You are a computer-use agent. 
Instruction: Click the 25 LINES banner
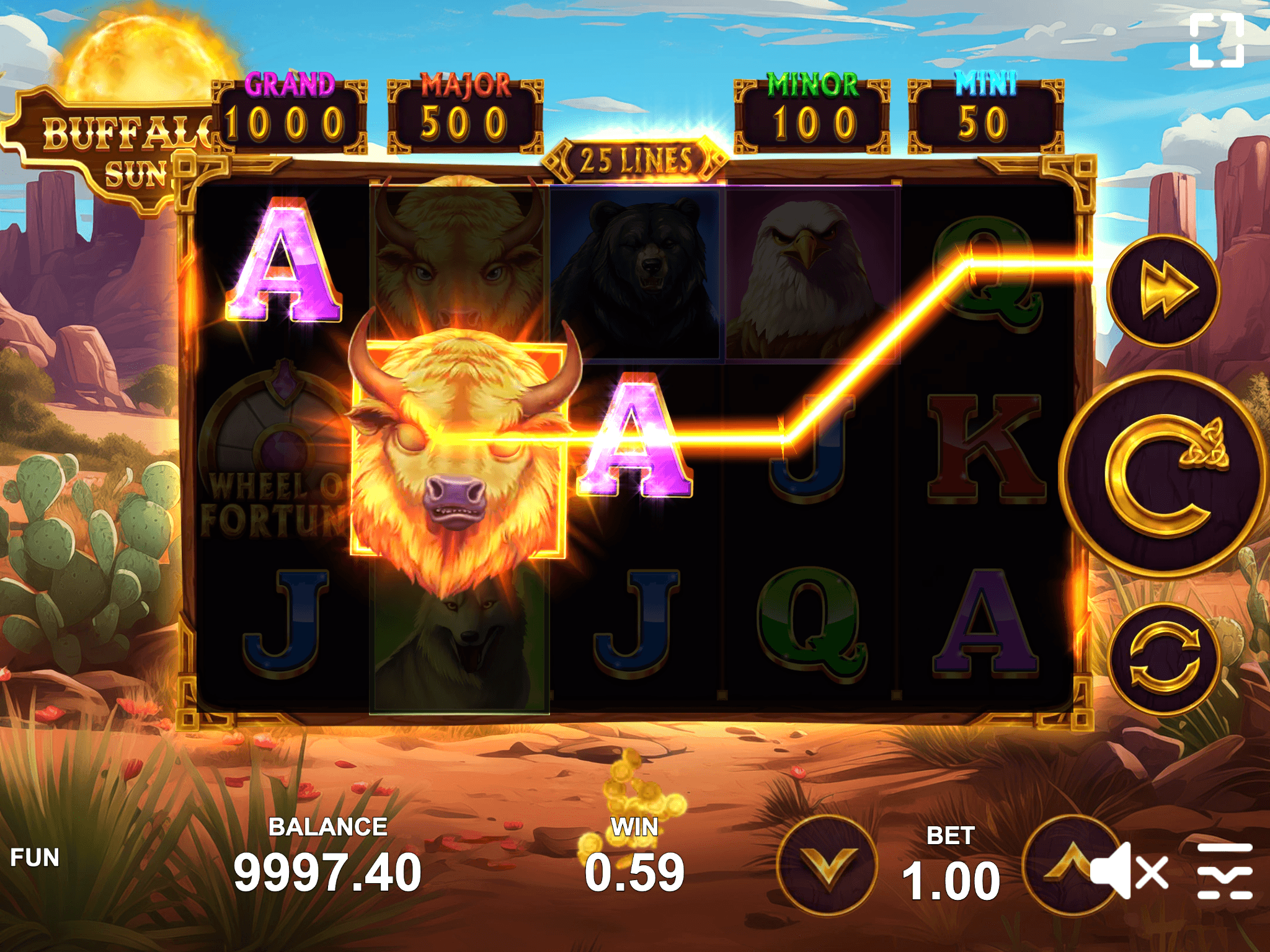click(x=634, y=157)
